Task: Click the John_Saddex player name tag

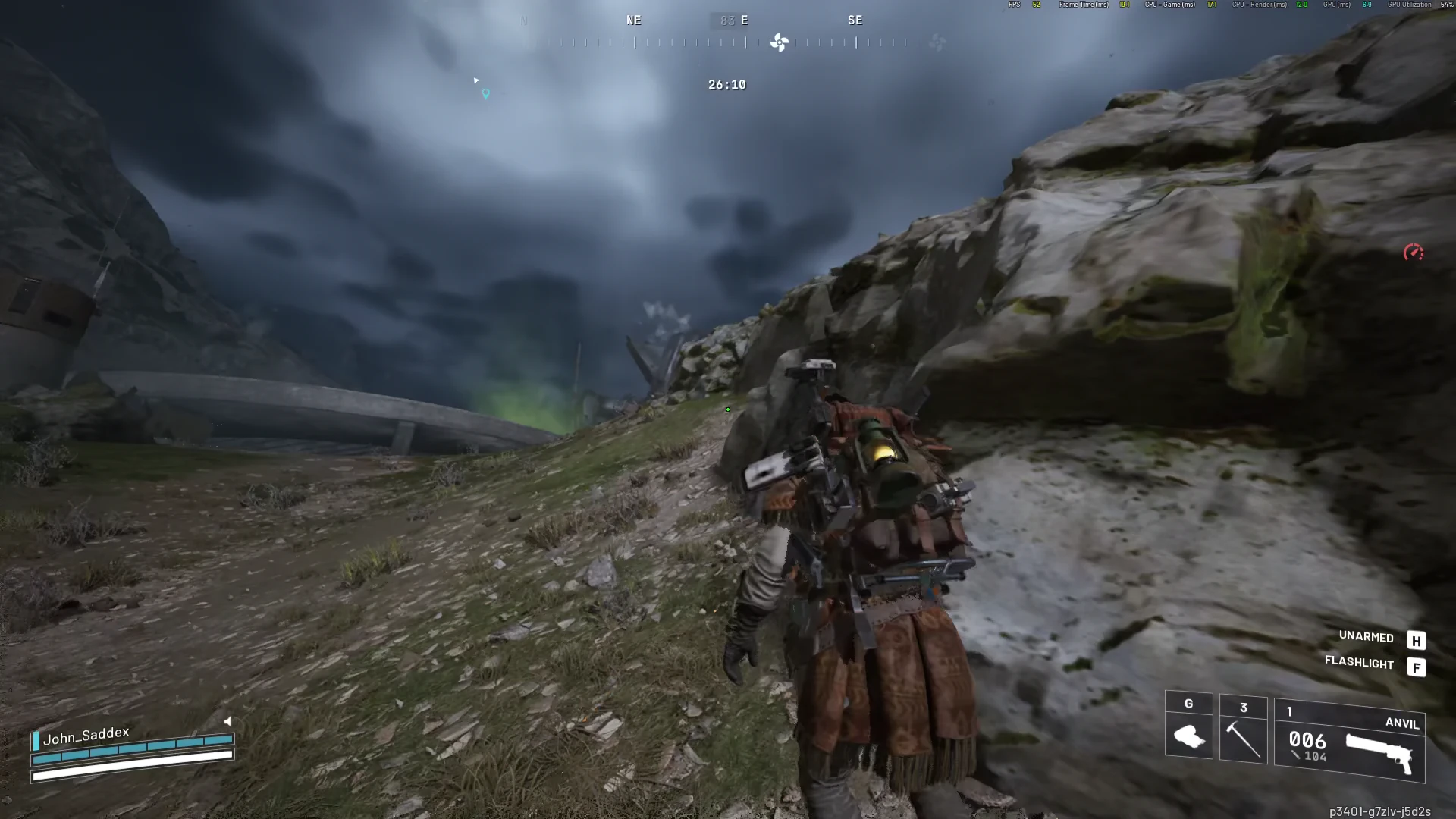Action: (86, 735)
